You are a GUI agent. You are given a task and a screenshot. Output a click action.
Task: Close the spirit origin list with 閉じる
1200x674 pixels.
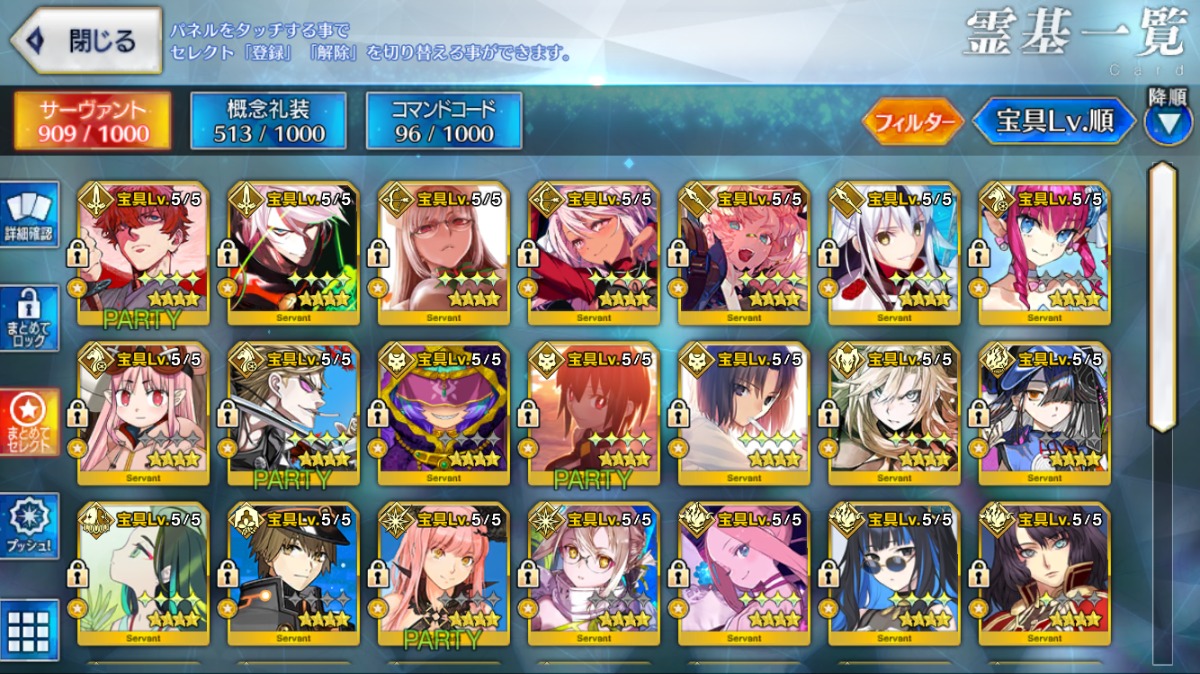click(x=86, y=41)
